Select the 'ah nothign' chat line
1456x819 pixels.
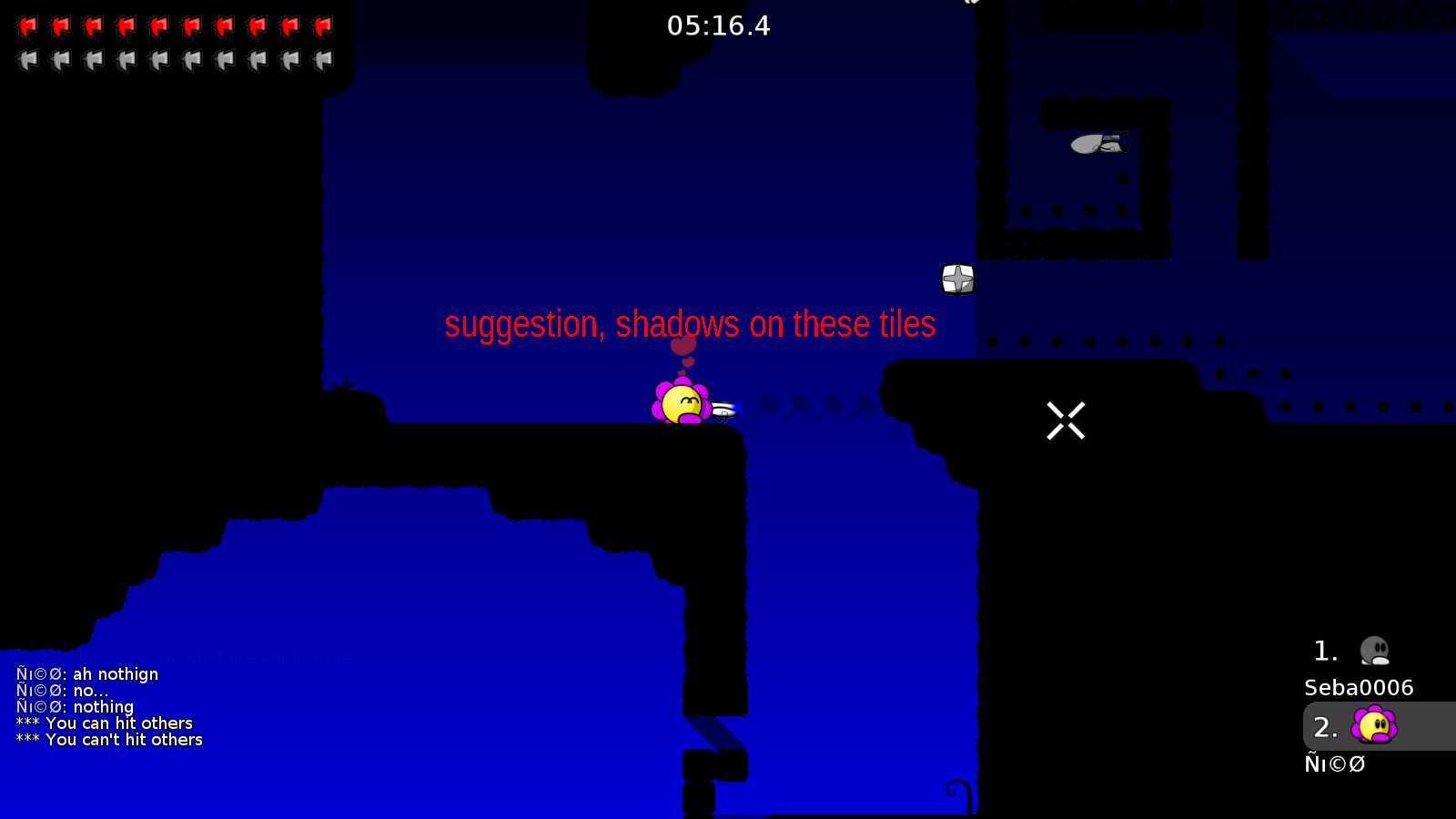tap(87, 673)
